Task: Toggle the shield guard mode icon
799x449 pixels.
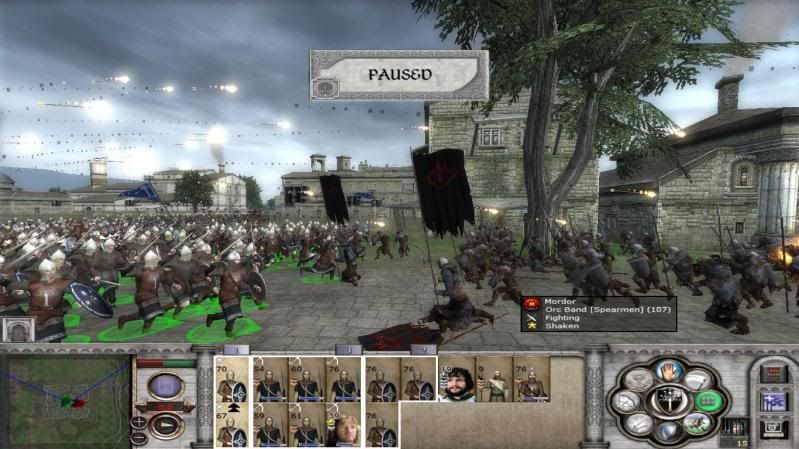Action: pos(667,431)
